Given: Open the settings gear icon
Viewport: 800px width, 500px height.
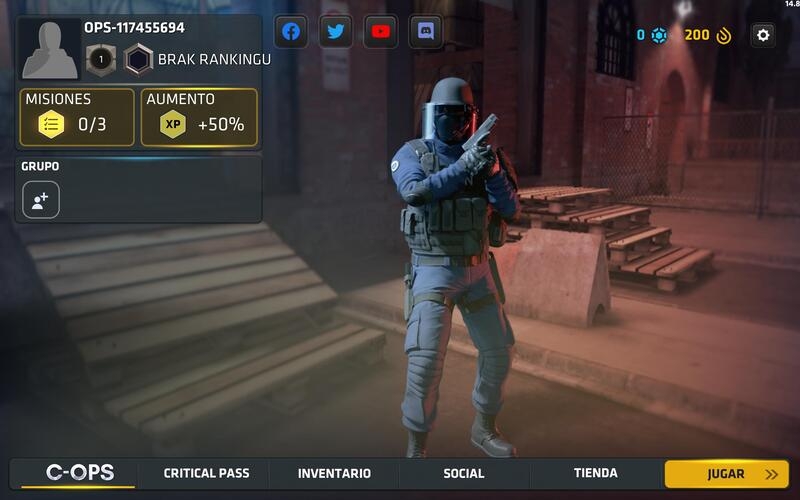Looking at the screenshot, I should click(x=763, y=35).
